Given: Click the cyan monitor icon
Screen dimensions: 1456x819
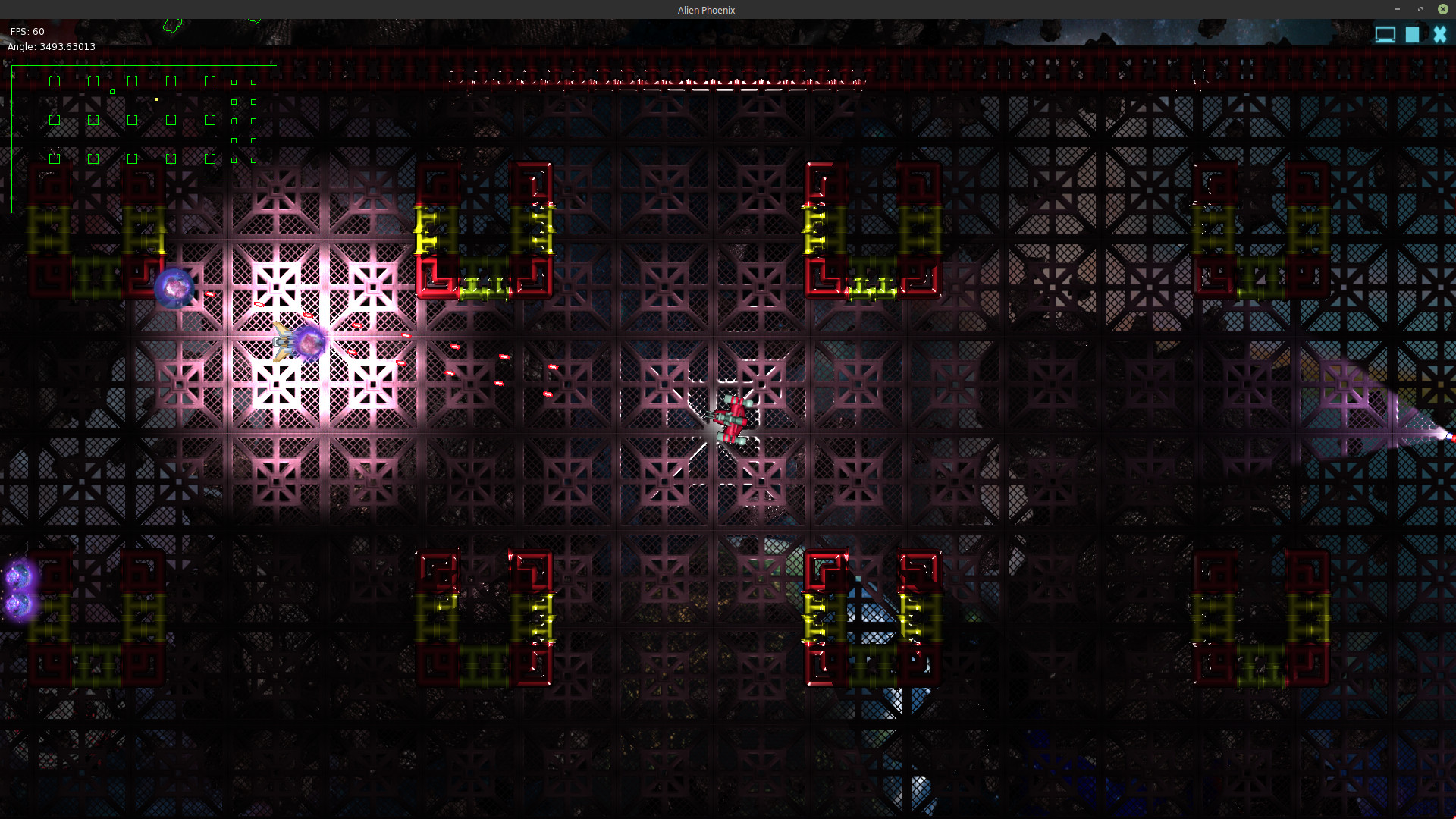Looking at the screenshot, I should [1385, 35].
